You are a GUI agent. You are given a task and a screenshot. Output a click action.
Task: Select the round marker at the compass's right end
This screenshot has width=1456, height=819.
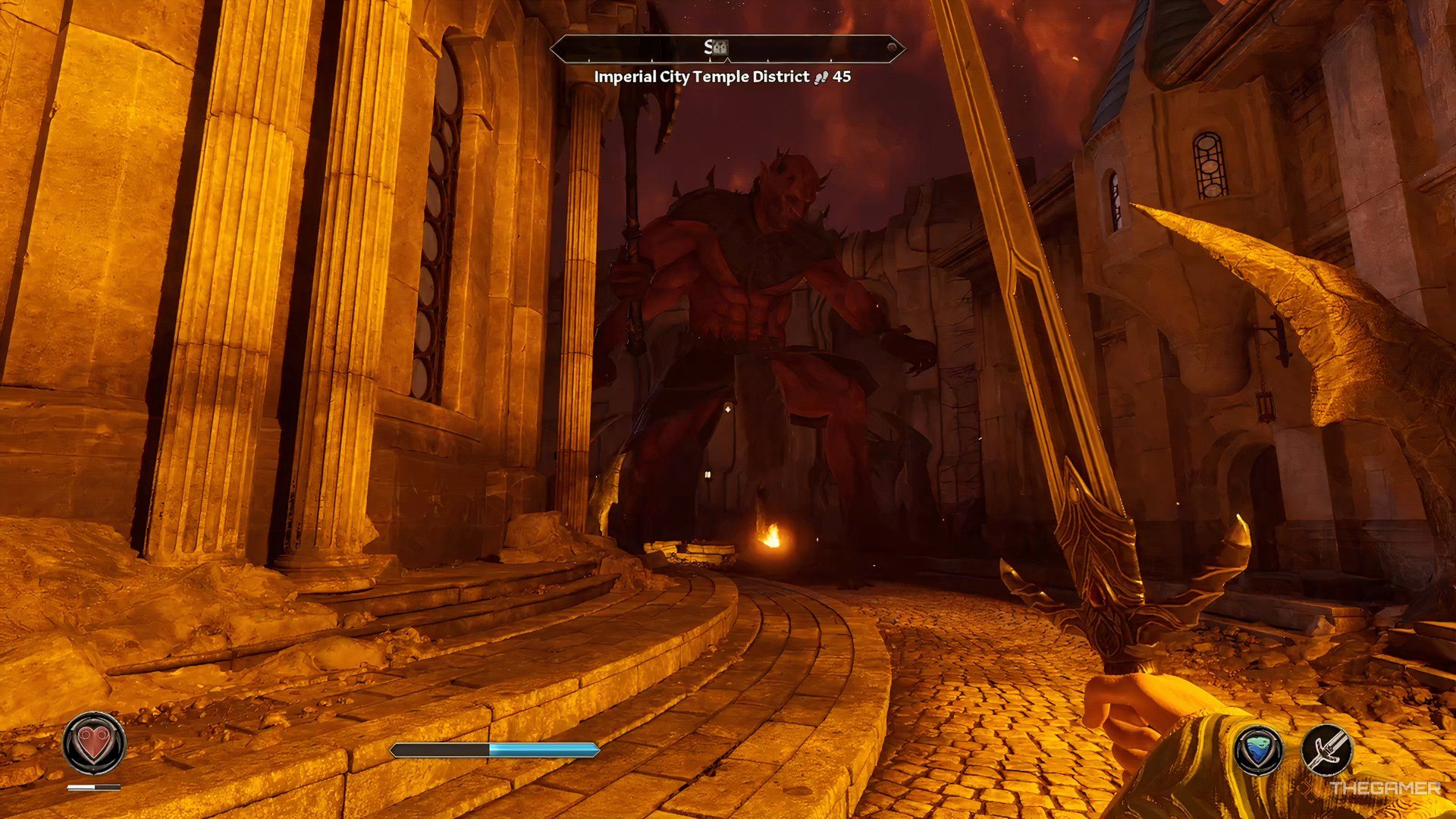(892, 49)
